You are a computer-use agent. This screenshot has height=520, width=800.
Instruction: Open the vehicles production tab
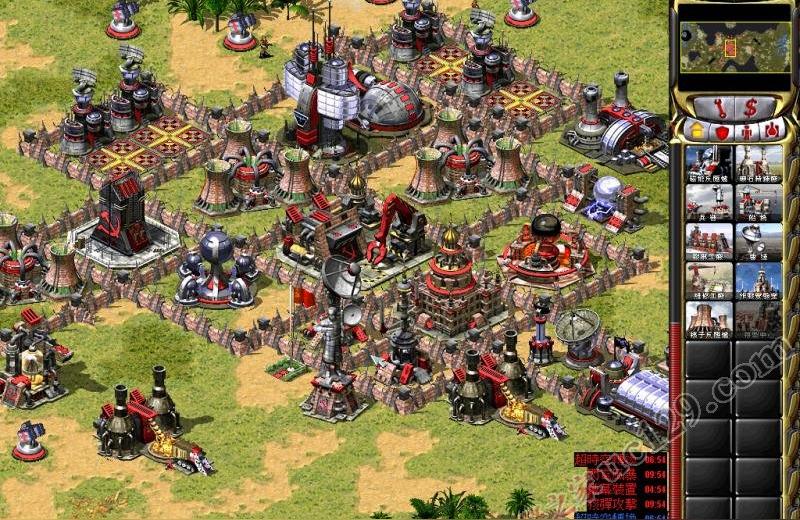772,131
